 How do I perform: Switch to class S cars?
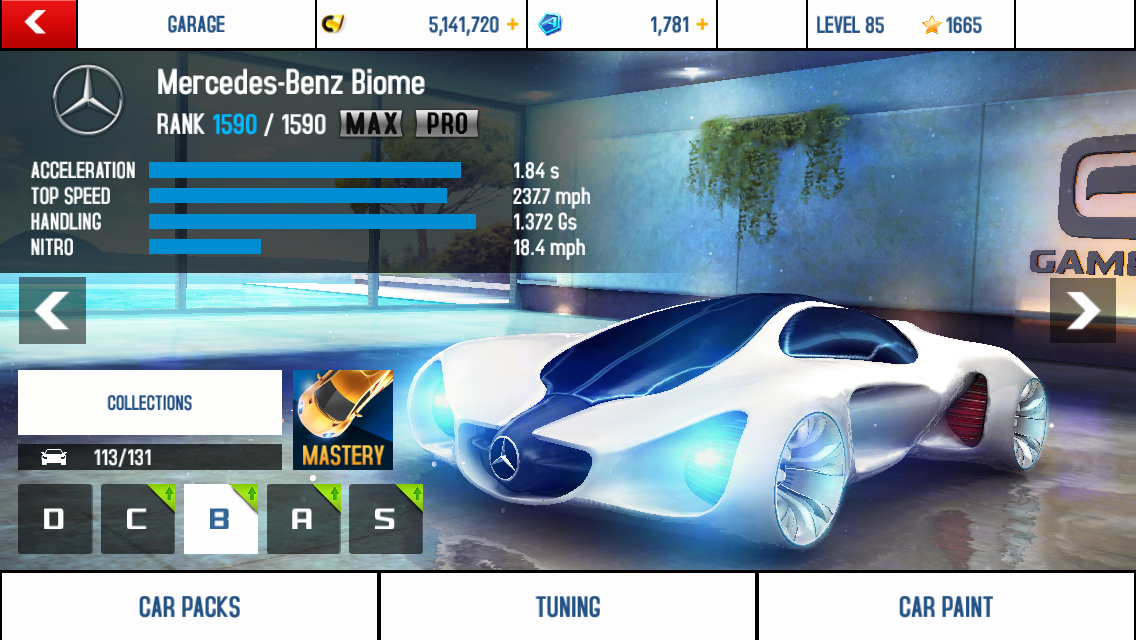(385, 519)
